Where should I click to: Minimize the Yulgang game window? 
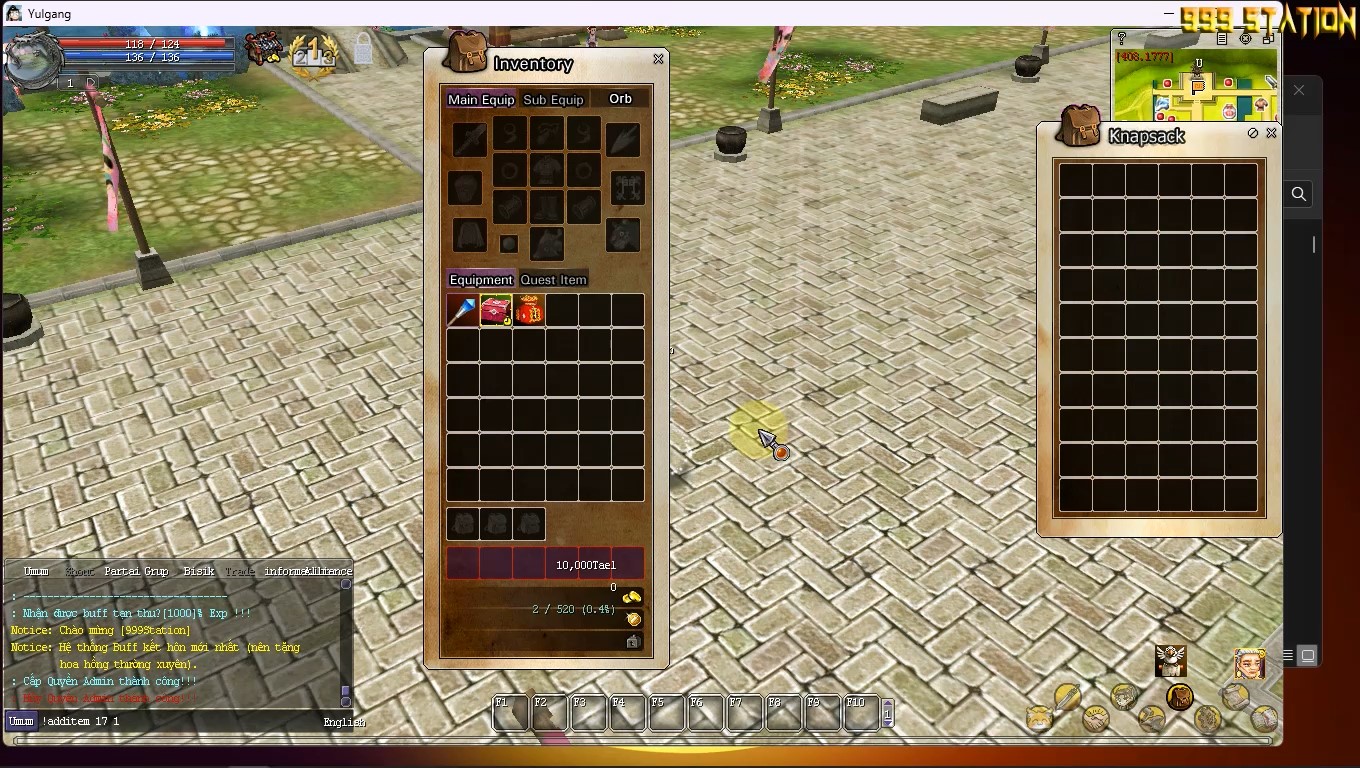(x=1169, y=14)
